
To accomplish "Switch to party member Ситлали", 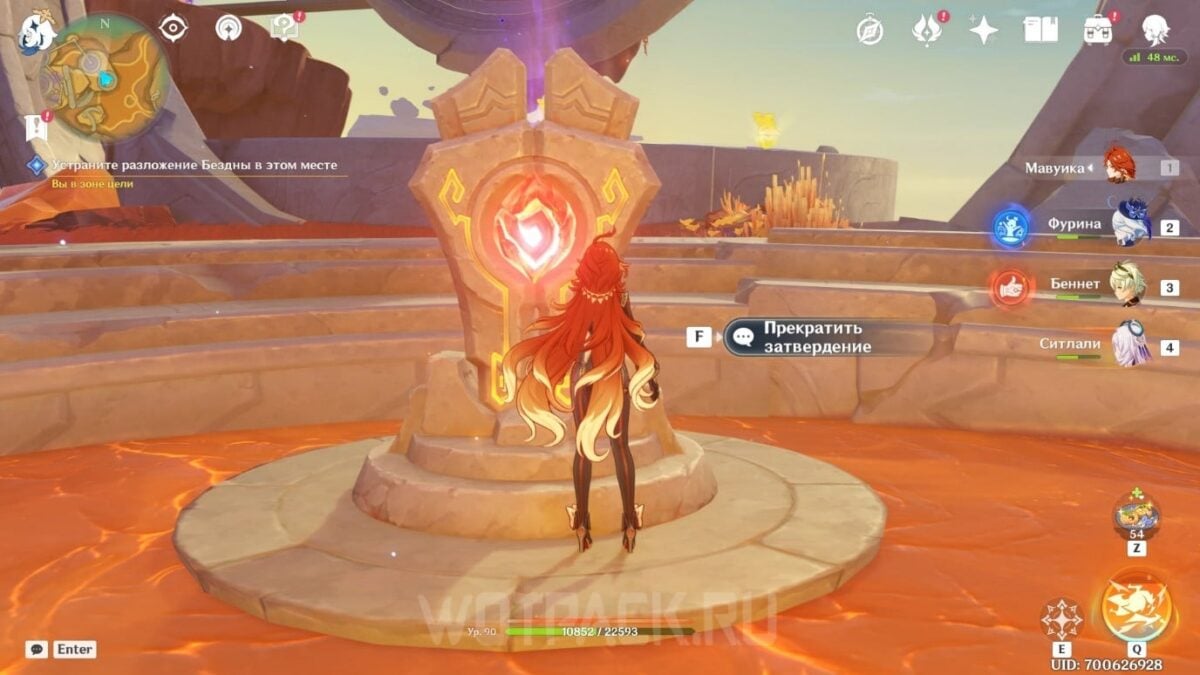I will [1130, 345].
